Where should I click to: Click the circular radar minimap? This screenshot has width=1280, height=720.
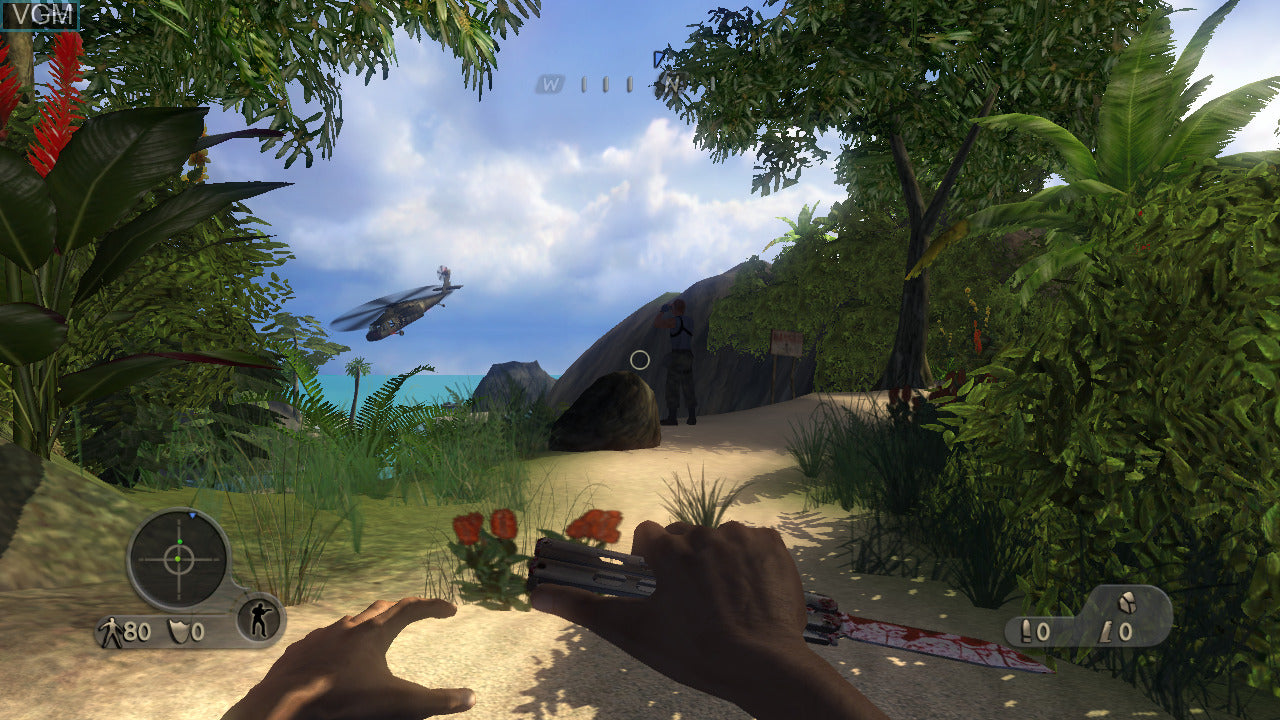[x=179, y=559]
